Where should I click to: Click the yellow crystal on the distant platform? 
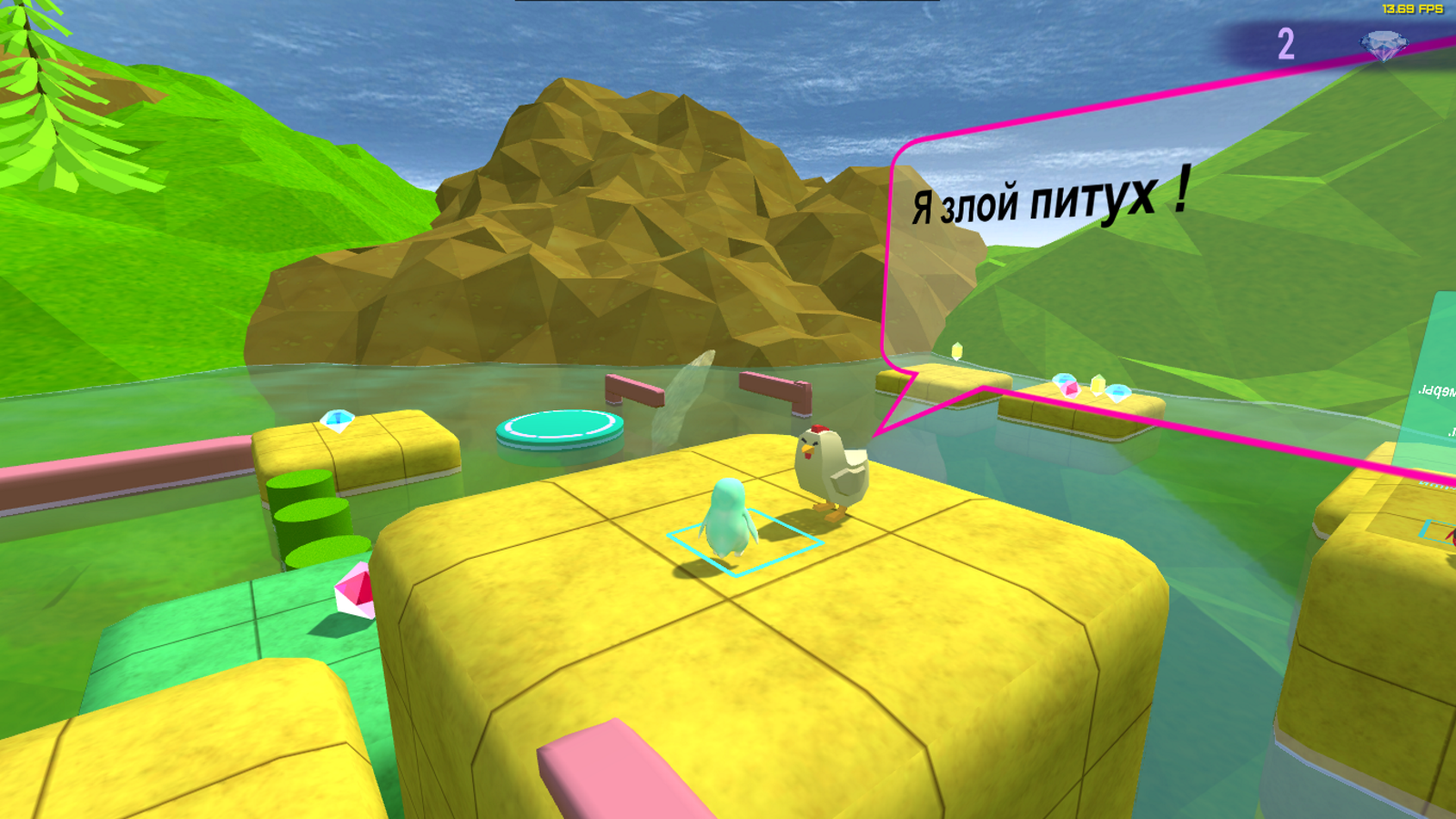point(1096,383)
